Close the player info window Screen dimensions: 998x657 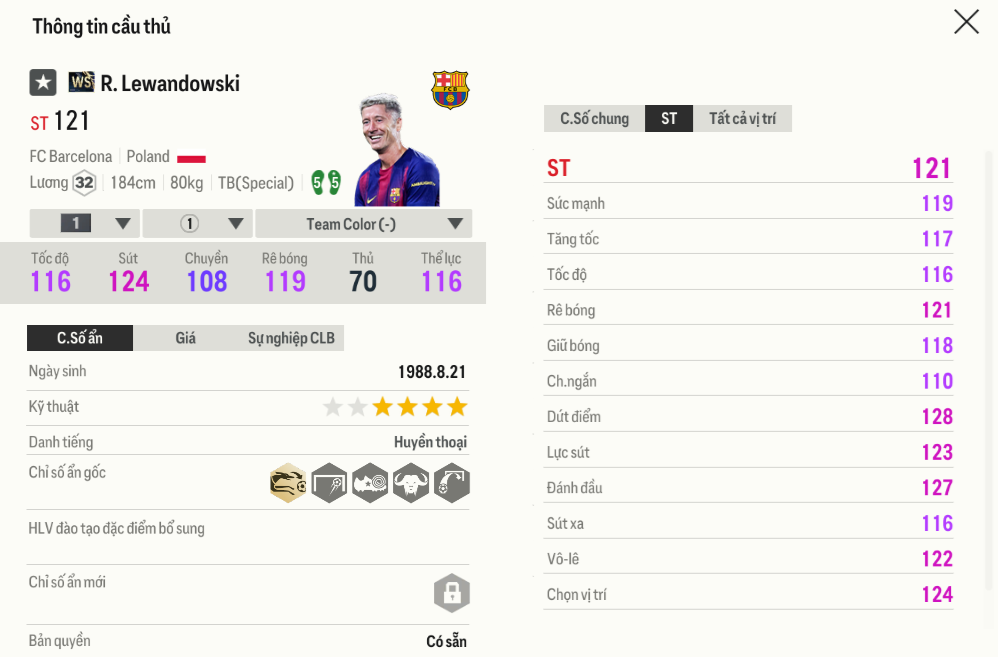966,22
